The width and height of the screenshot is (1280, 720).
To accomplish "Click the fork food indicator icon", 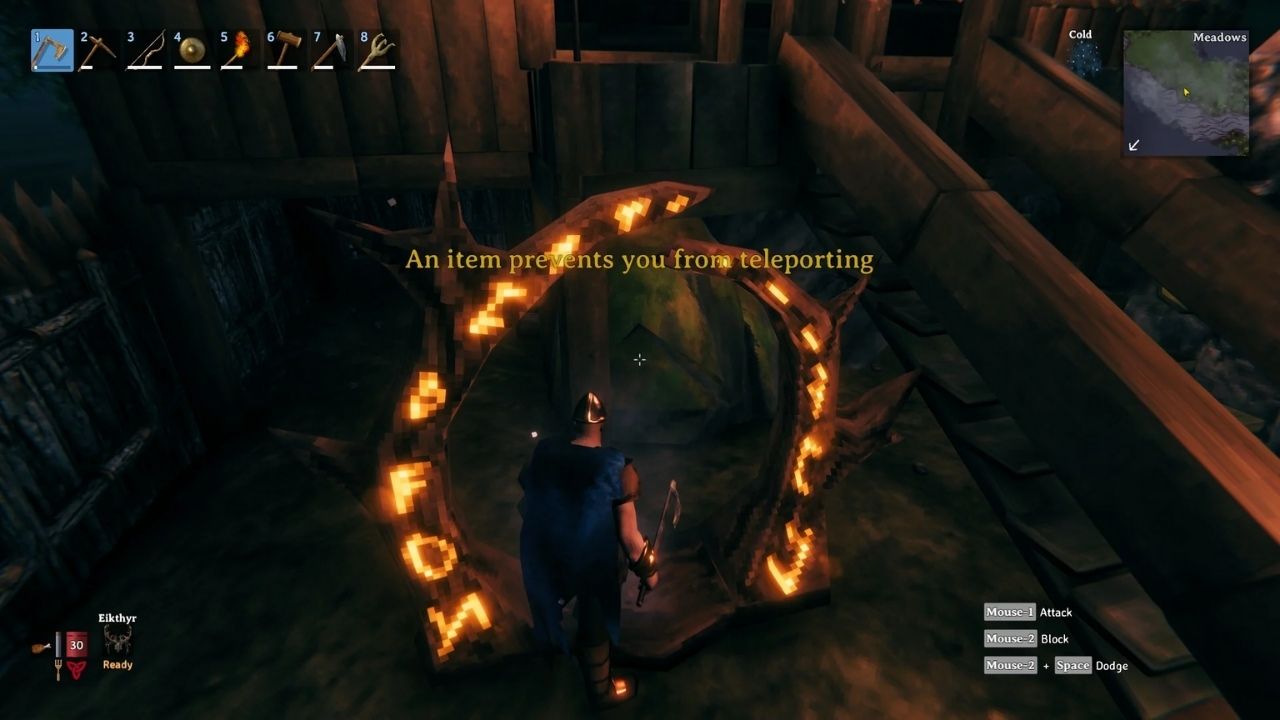I will (58, 668).
